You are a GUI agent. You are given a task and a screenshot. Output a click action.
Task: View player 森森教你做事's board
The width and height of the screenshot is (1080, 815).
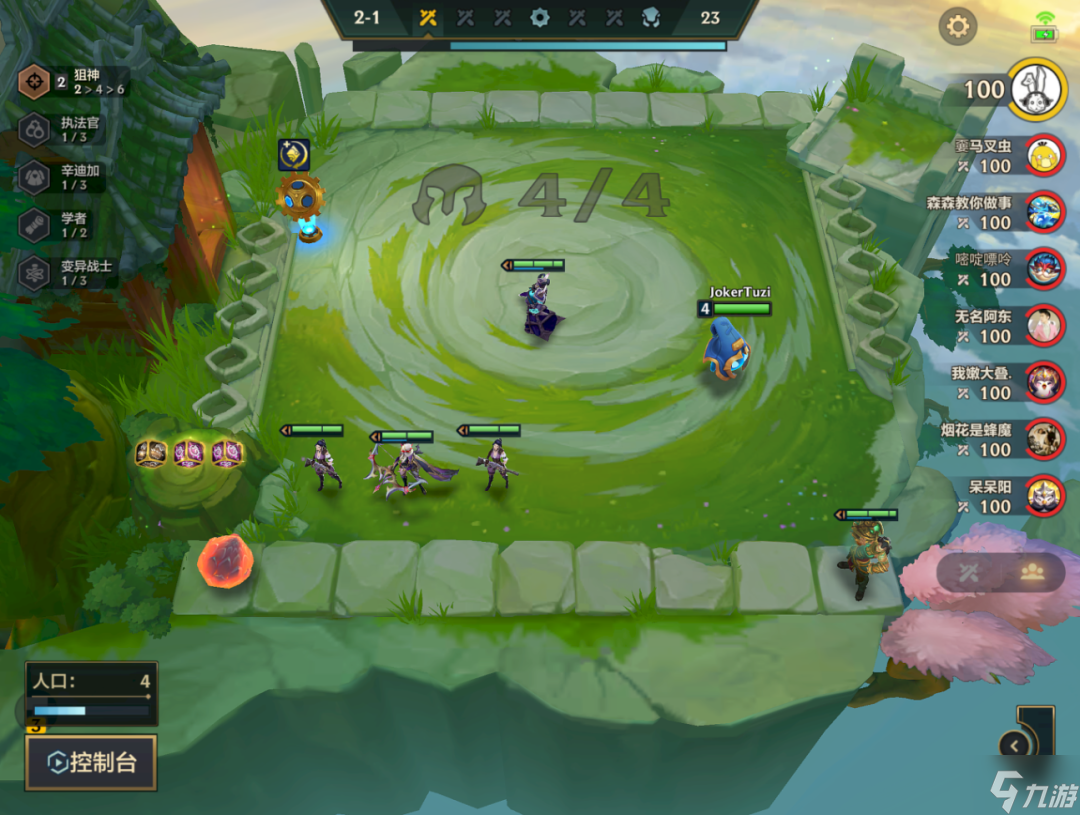(x=1044, y=211)
